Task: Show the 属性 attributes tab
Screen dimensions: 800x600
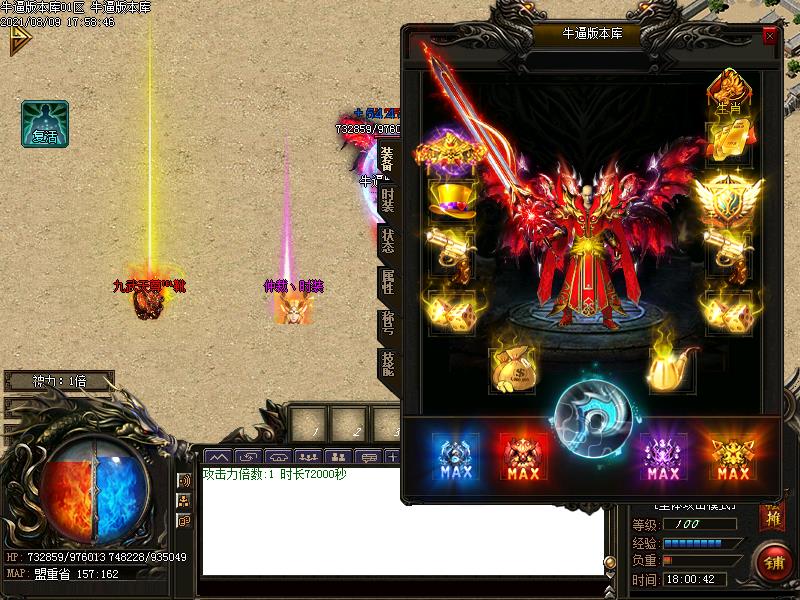Action: tap(388, 285)
